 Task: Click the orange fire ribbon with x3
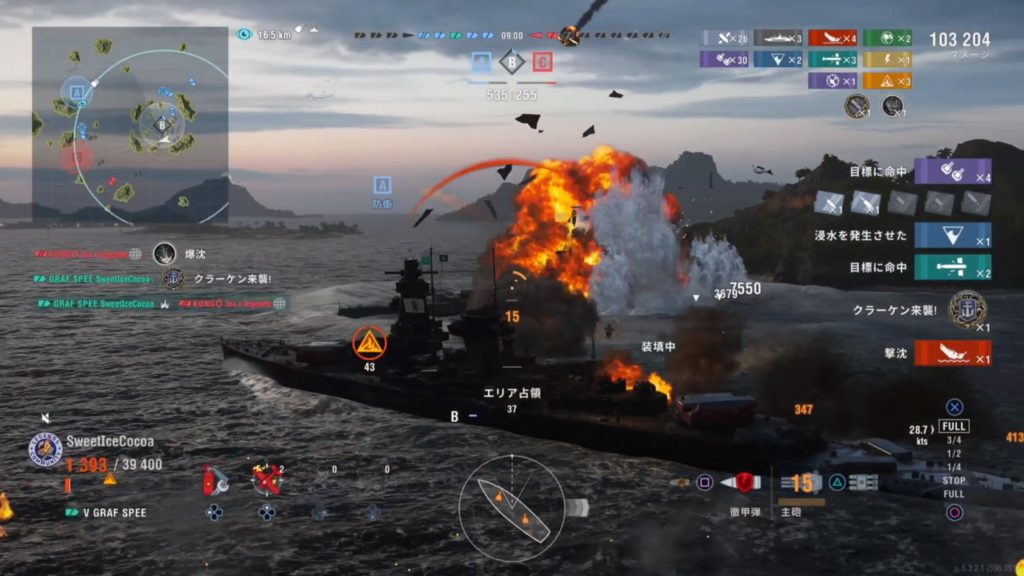coord(887,81)
